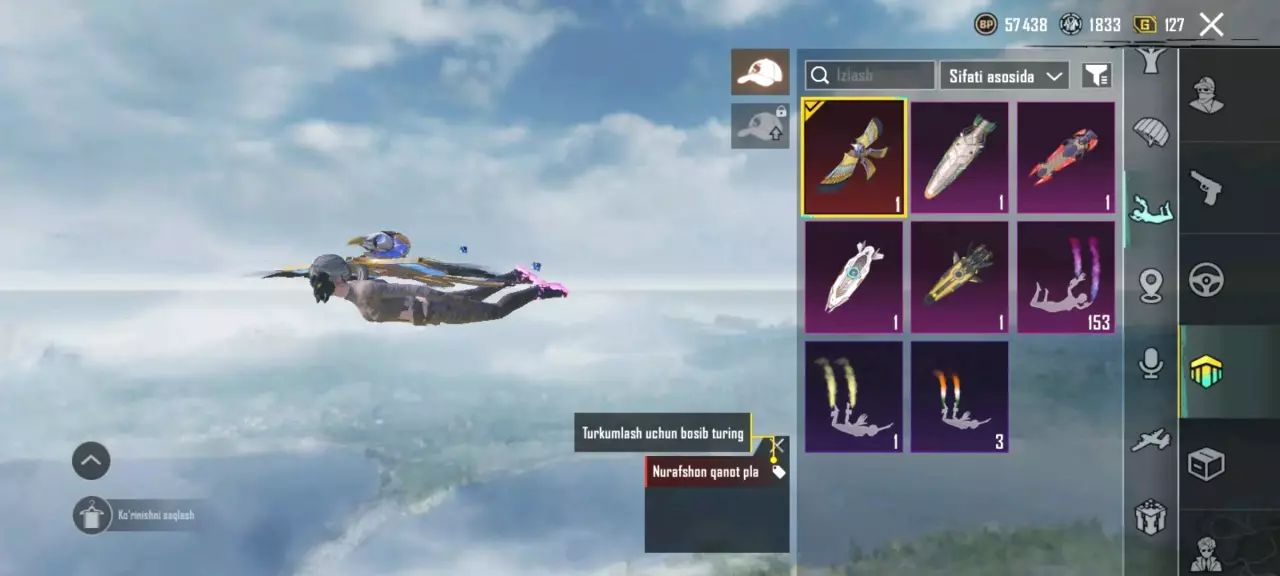Open the airplane category tab

[1151, 440]
